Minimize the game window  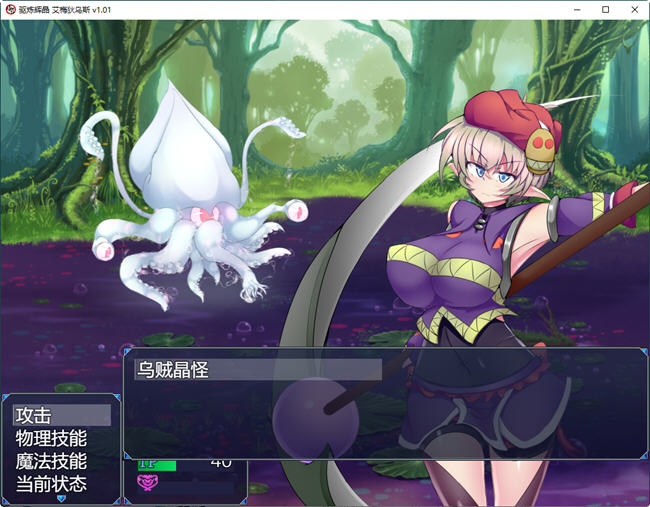pyautogui.click(x=577, y=9)
